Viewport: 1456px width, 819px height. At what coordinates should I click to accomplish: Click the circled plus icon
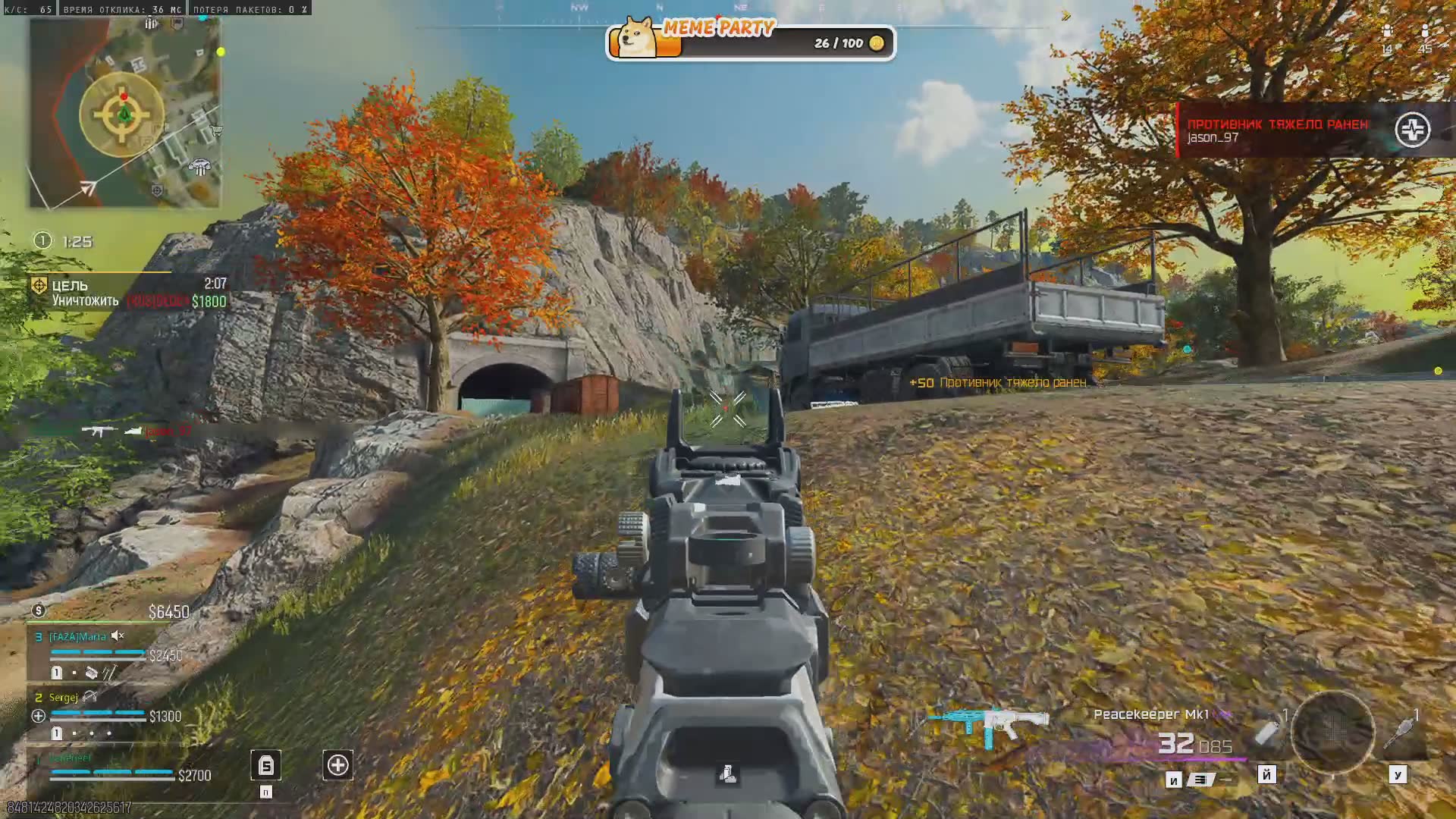(x=337, y=765)
